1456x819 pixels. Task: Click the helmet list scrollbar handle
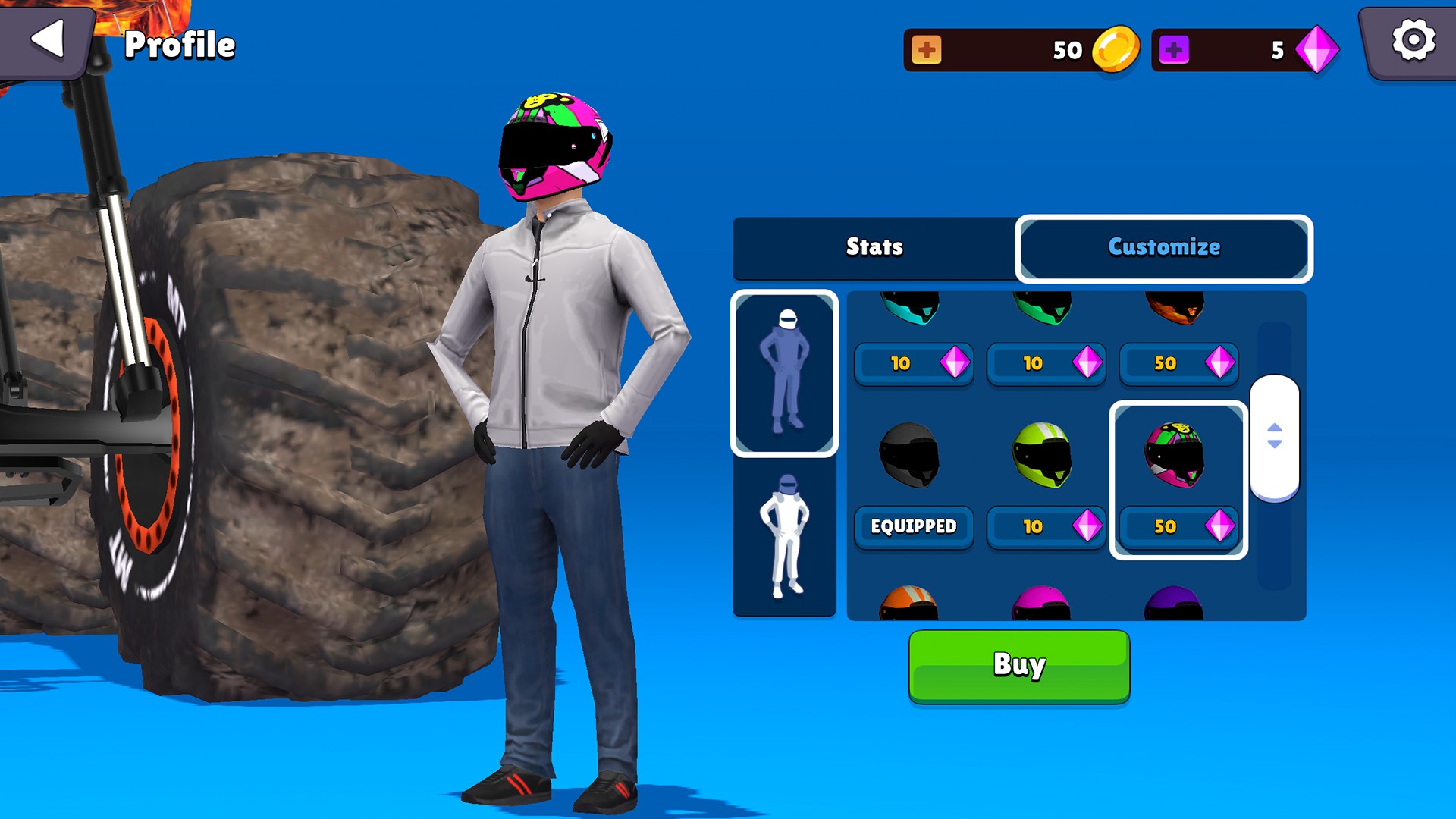(x=1274, y=437)
